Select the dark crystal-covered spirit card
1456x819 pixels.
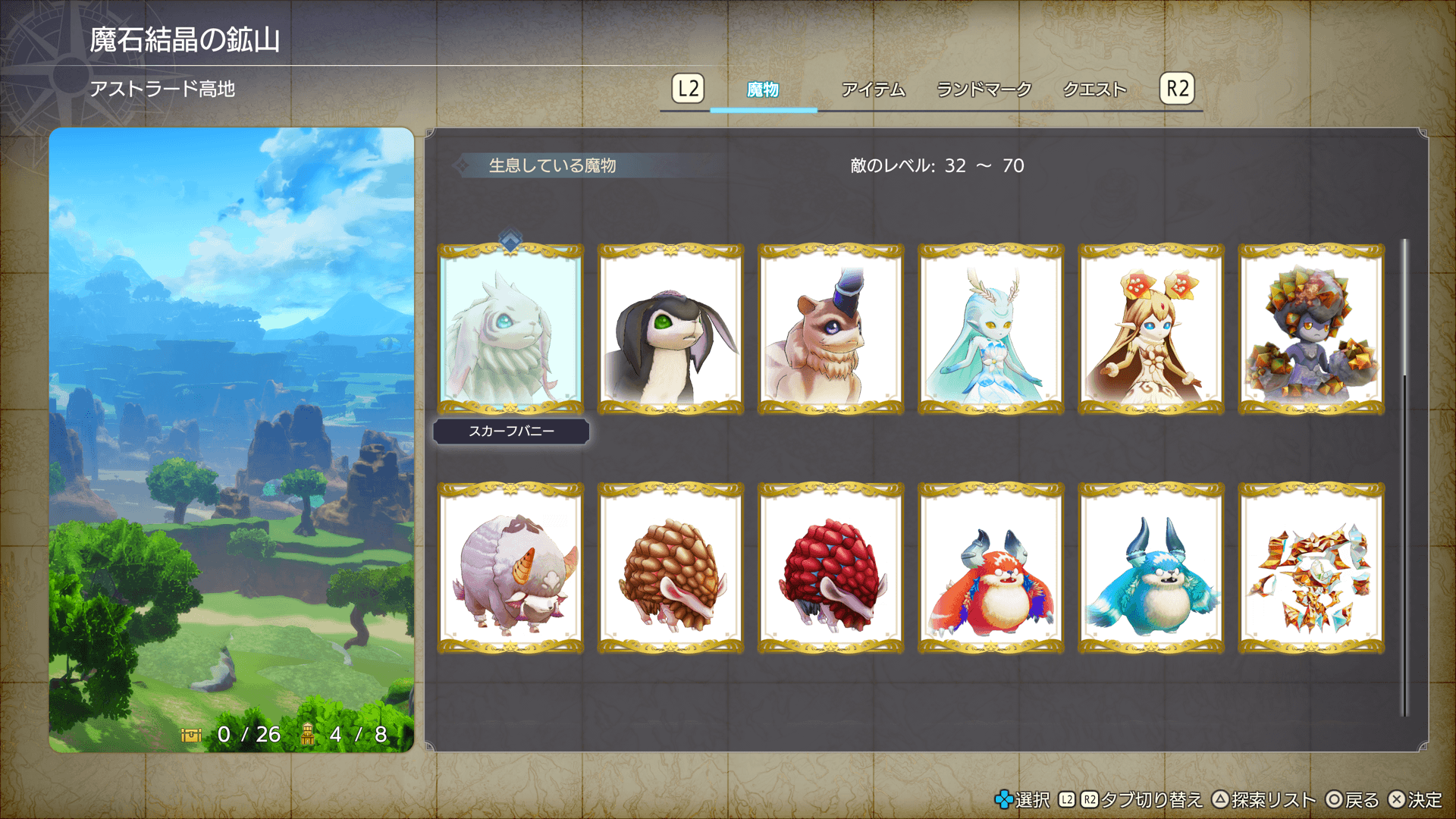(1311, 330)
